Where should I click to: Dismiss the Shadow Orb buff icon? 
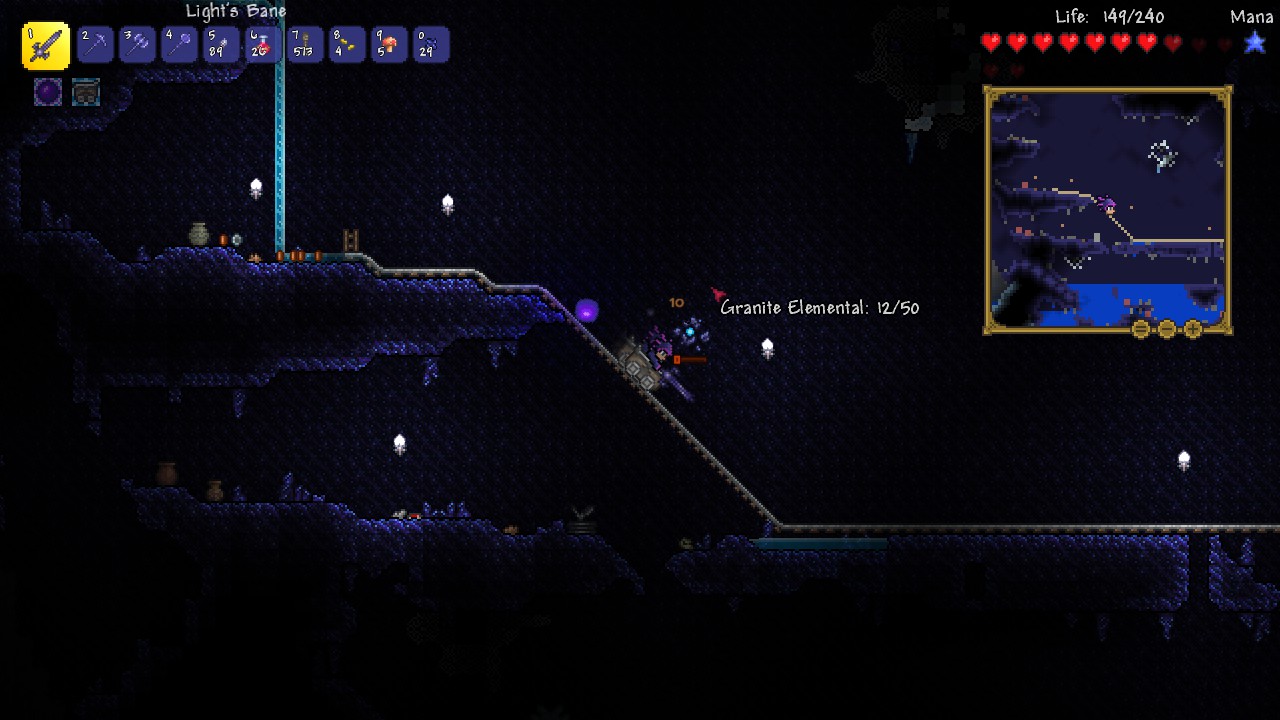[x=48, y=93]
